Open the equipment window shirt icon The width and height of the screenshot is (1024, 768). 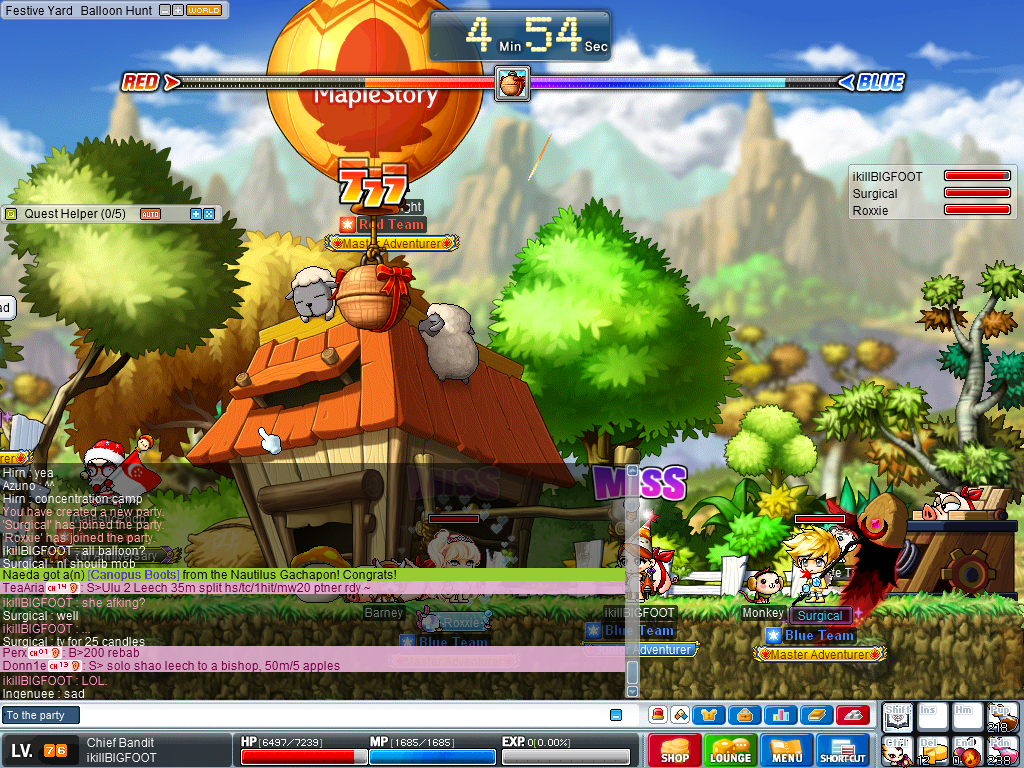(709, 715)
